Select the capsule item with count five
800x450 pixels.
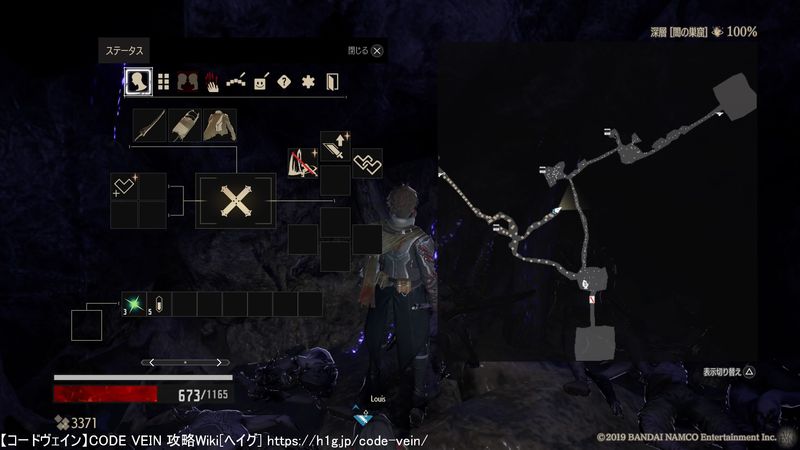pos(160,304)
